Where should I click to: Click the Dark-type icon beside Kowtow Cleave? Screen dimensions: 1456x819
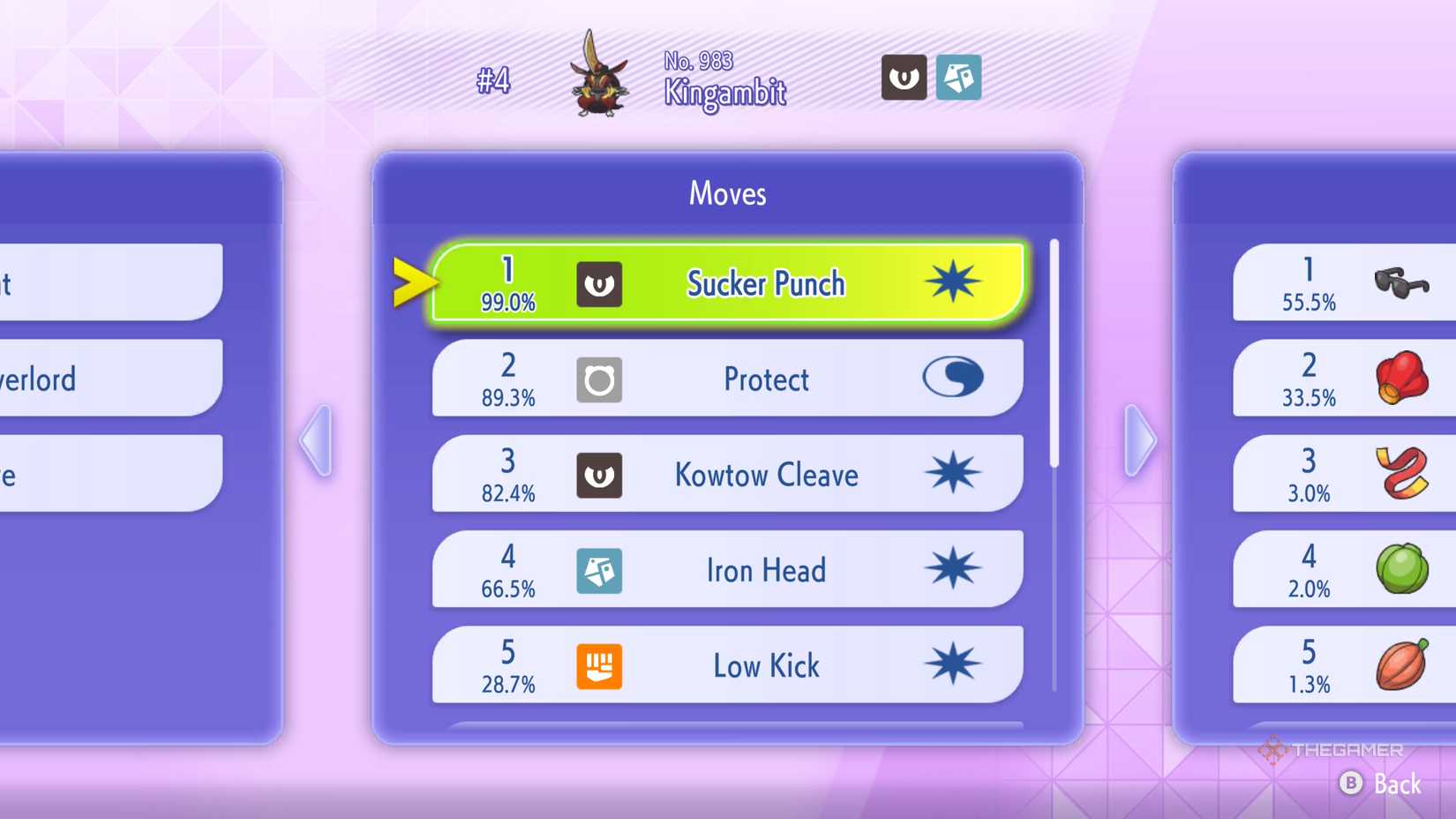coord(600,475)
